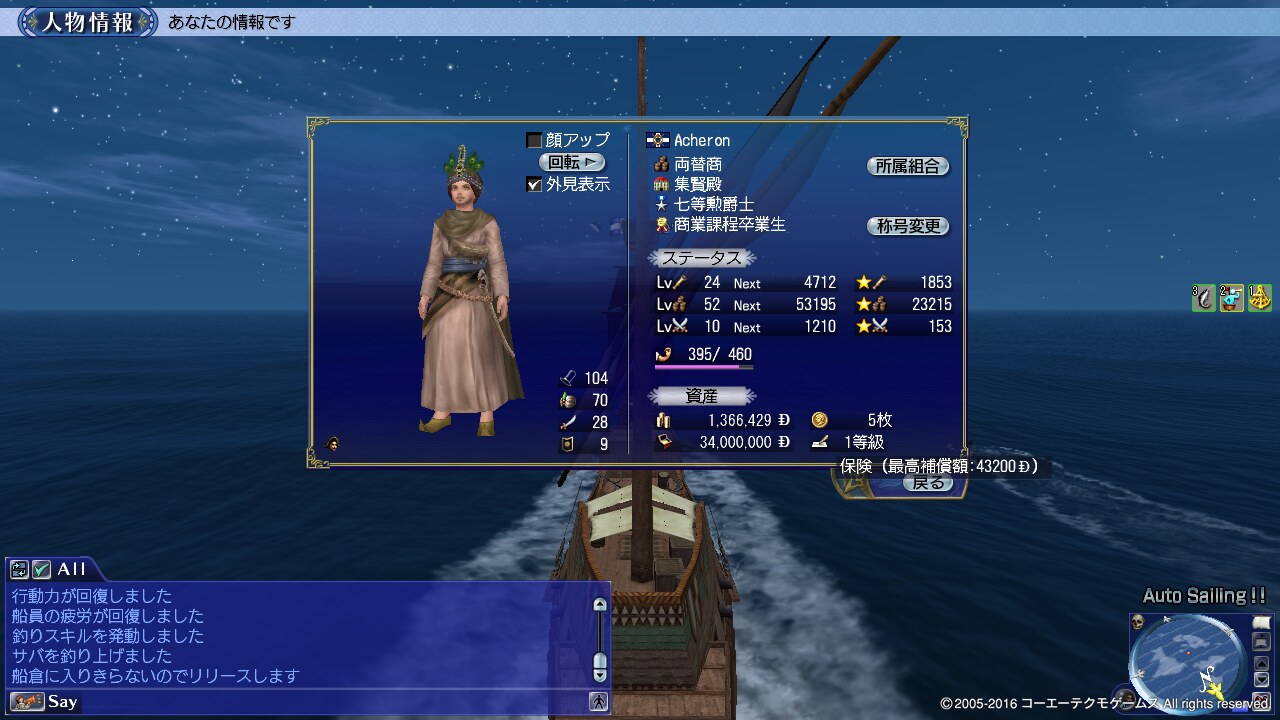The image size is (1280, 720).
Task: Toggle the 外見表示 appearance checkbox
Action: [534, 184]
